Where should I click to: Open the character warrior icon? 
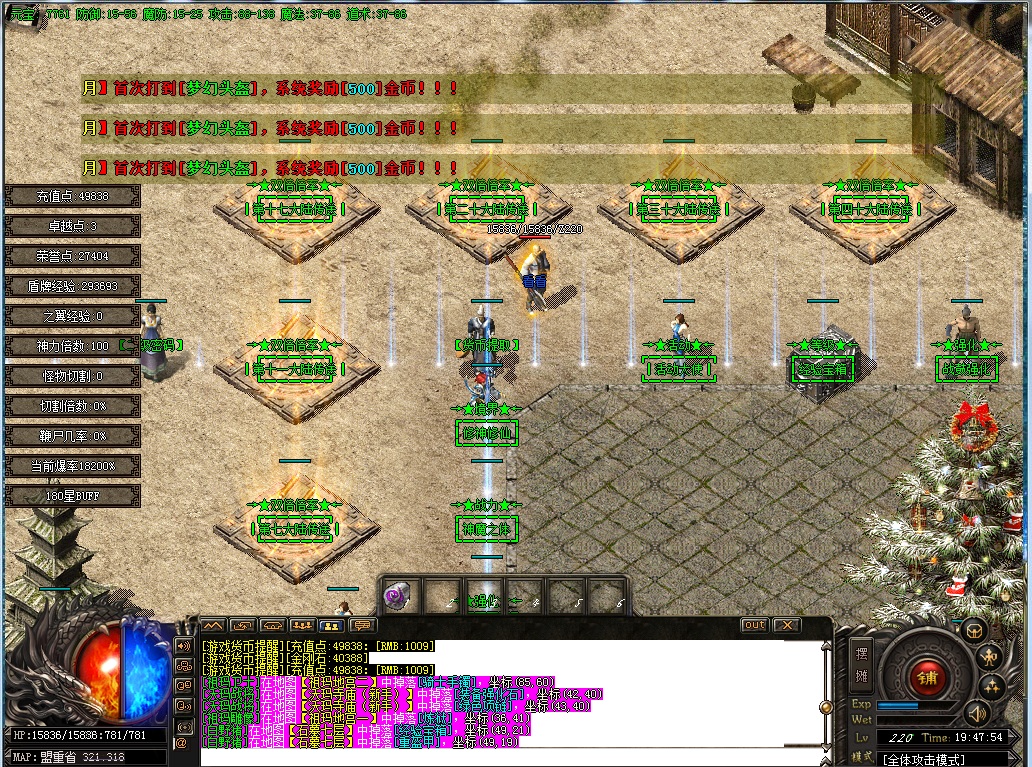tap(989, 656)
